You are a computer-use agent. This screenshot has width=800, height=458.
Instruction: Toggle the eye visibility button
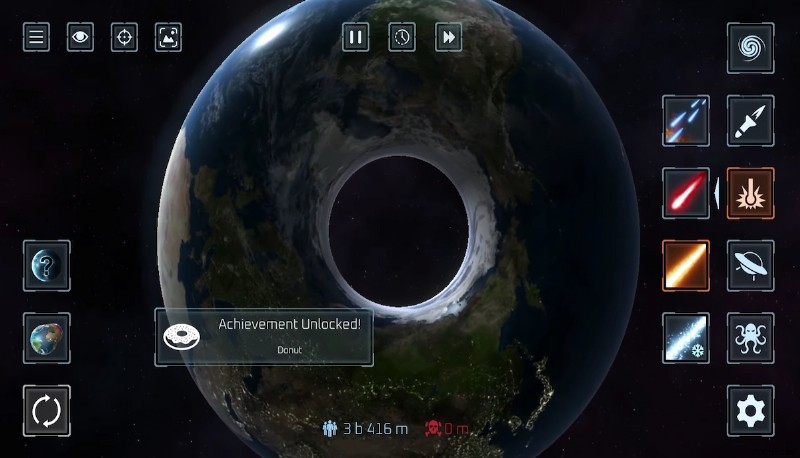point(80,38)
